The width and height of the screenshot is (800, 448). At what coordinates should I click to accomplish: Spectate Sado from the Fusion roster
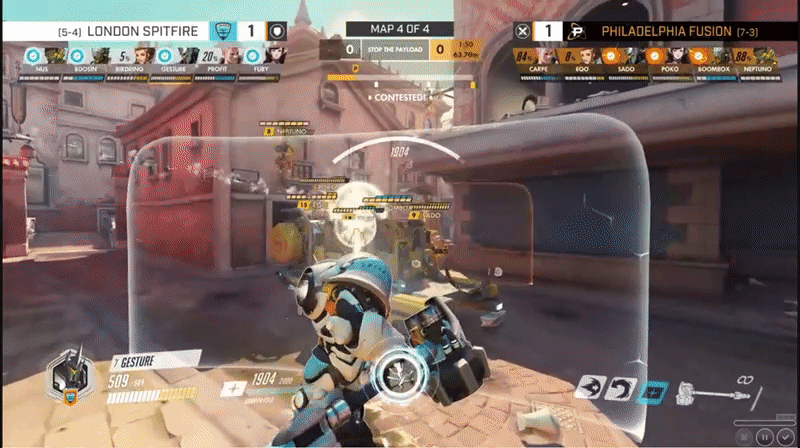[629, 56]
